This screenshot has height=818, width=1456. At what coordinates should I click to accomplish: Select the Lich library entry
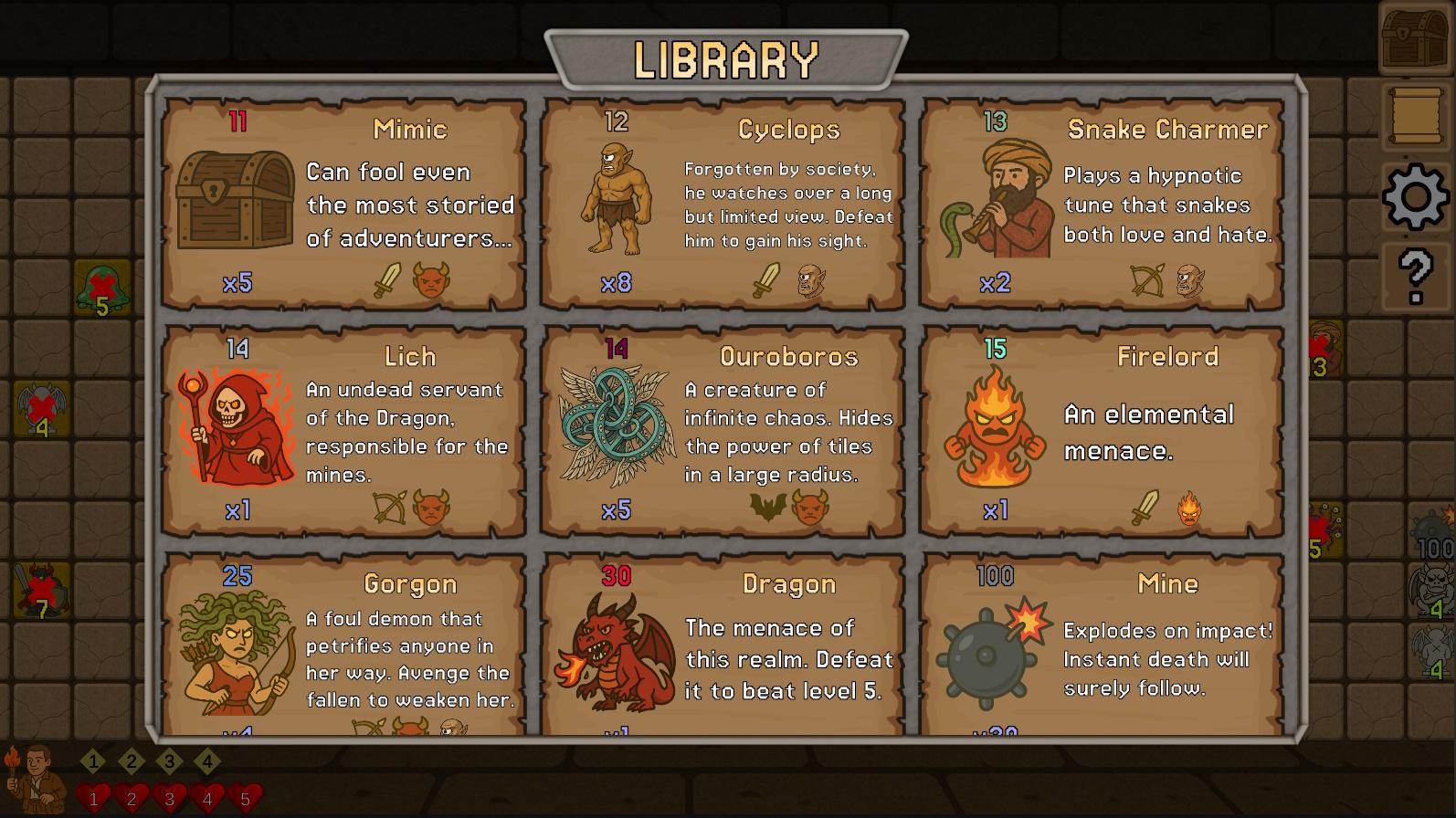pyautogui.click(x=343, y=431)
